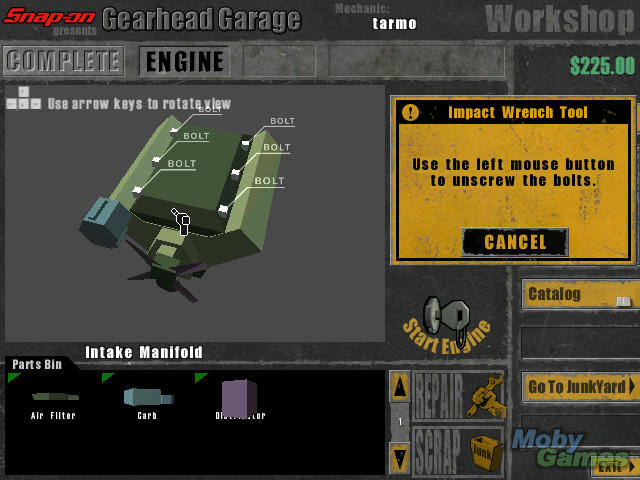Exit the workshop
640x480 pixels.
coord(611,465)
